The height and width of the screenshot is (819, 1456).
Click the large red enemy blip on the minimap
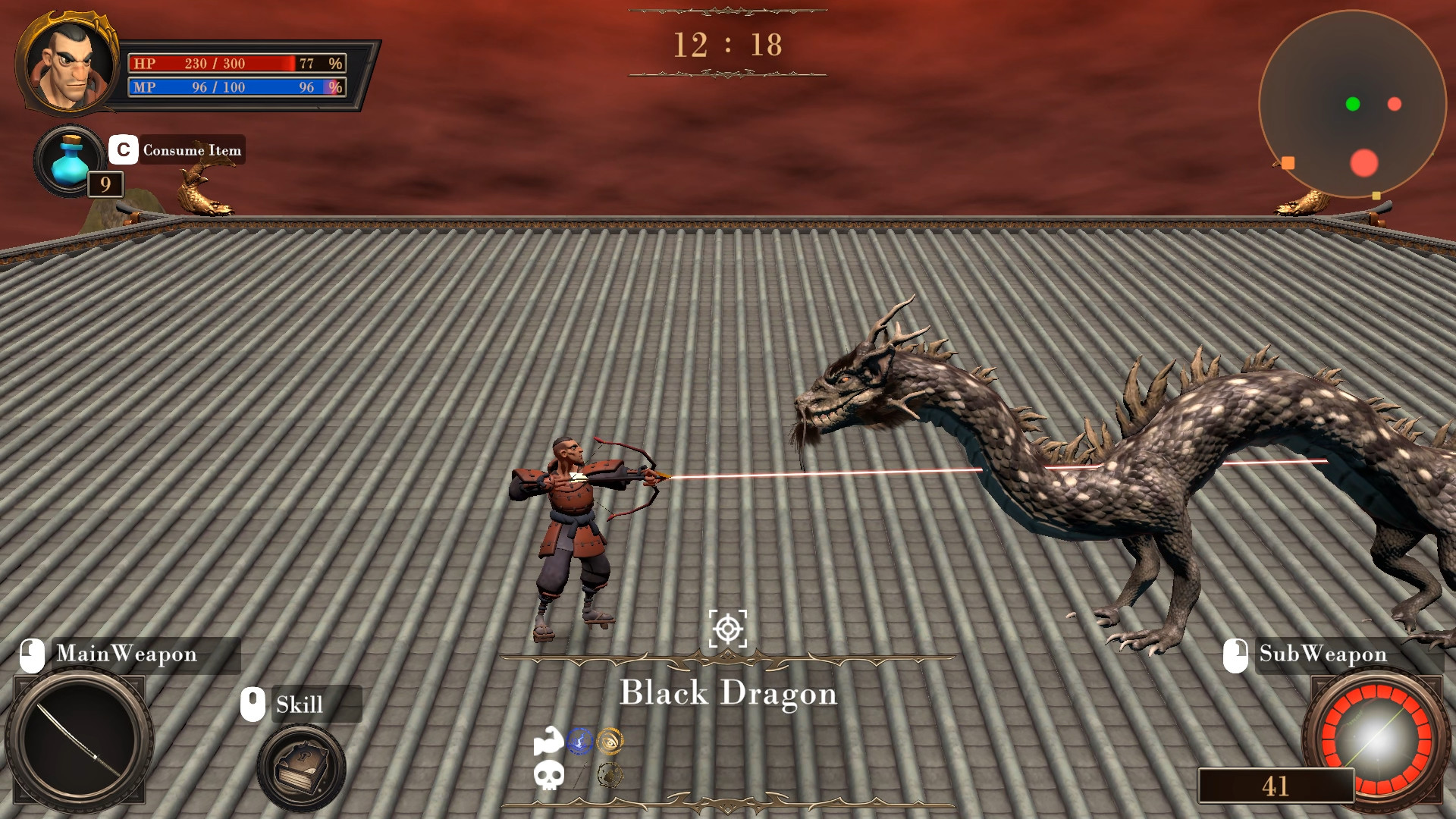tap(1364, 162)
